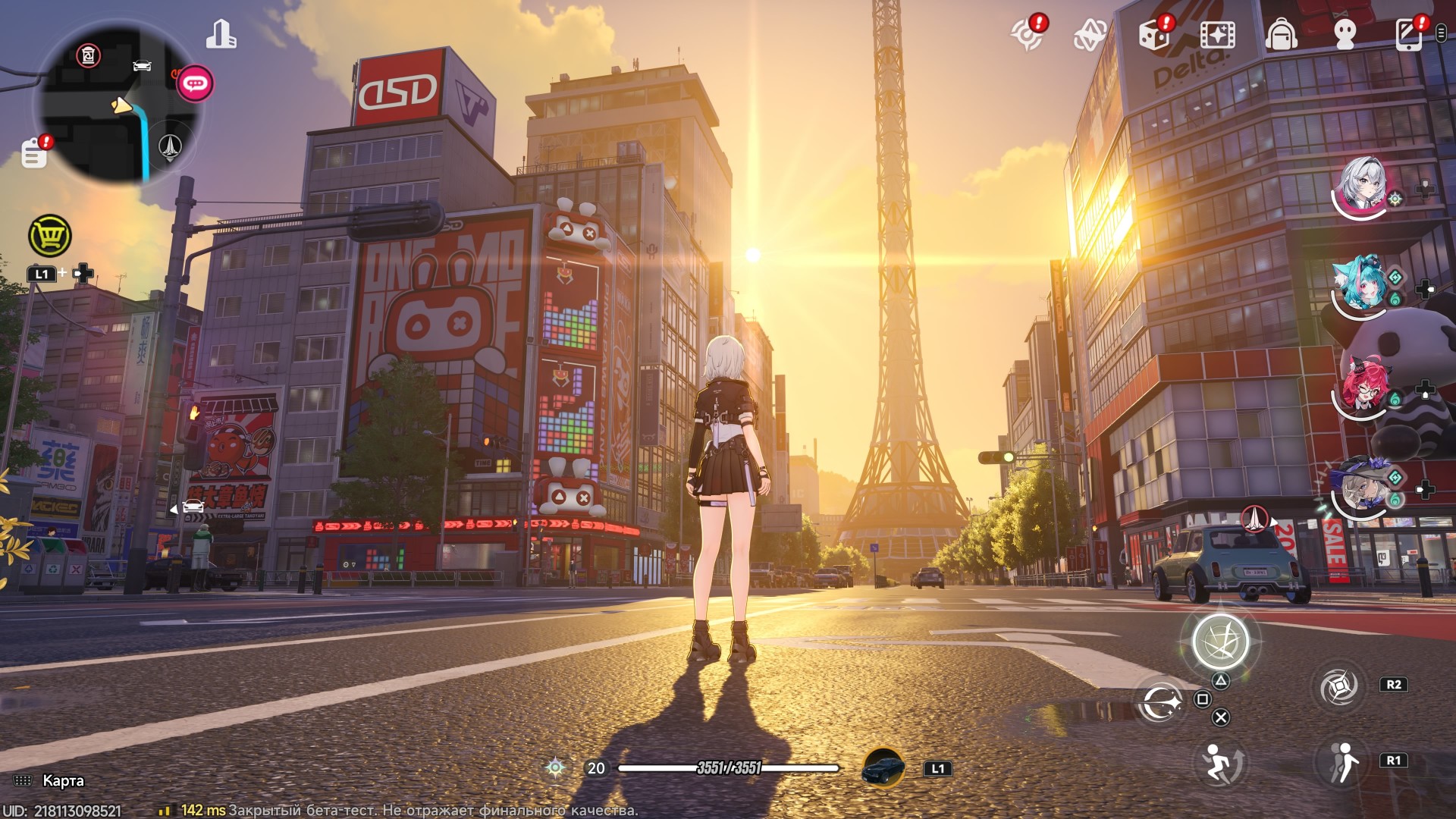Open the dice icon menu

[x=1154, y=35]
